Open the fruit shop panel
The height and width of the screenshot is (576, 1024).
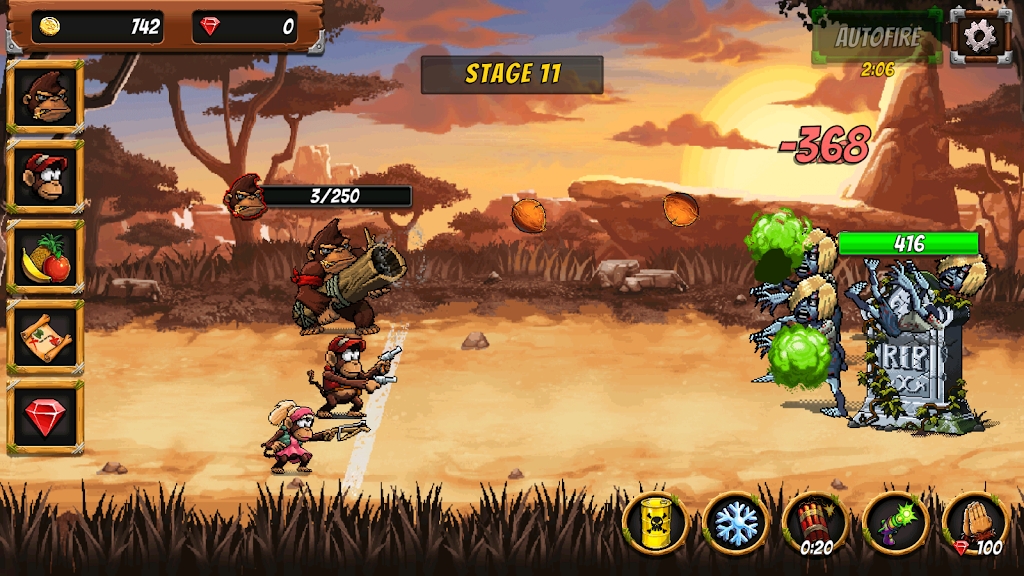[45, 256]
